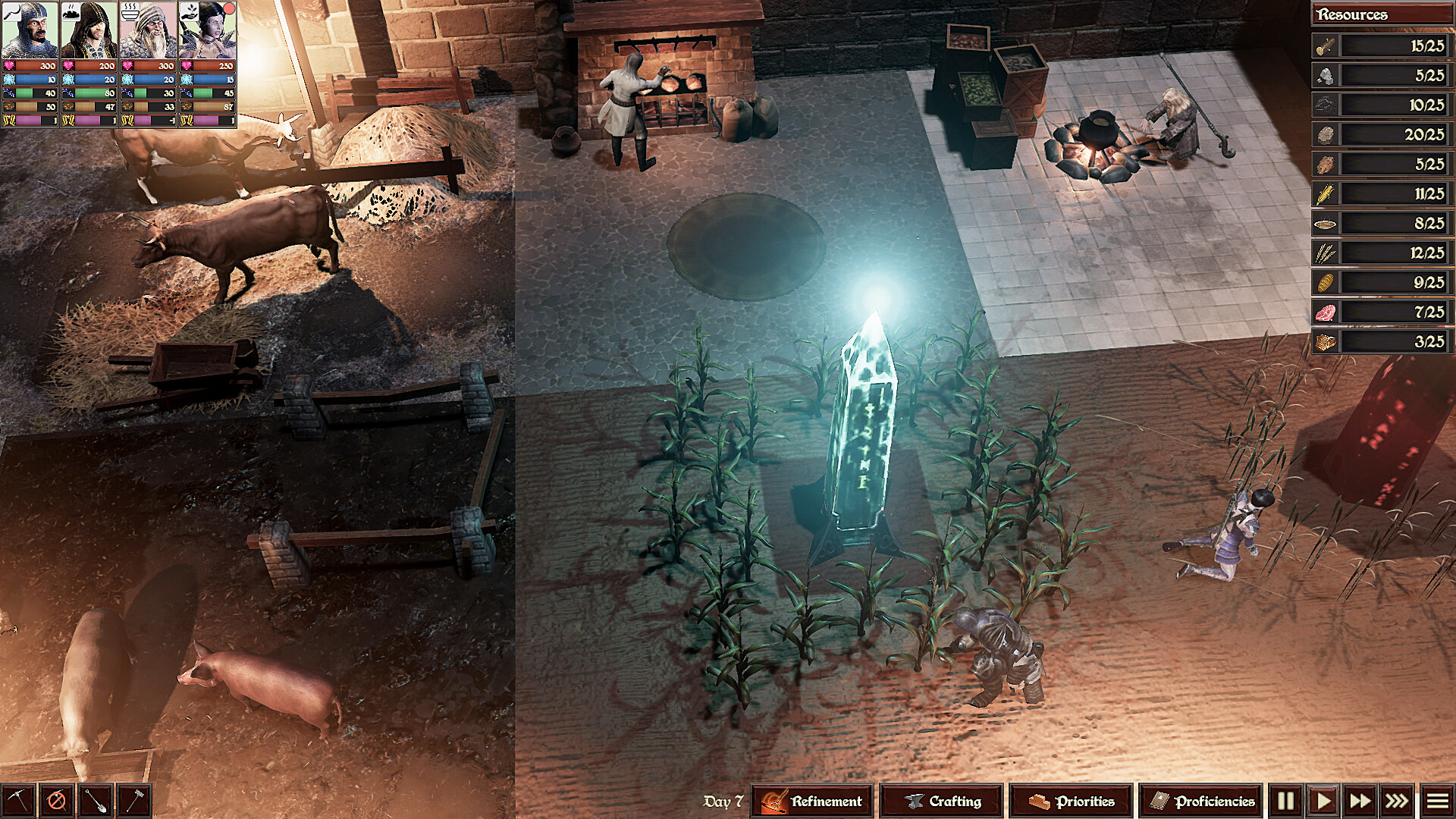Open the Priorities panel
The image size is (1456, 819).
[x=1069, y=799]
